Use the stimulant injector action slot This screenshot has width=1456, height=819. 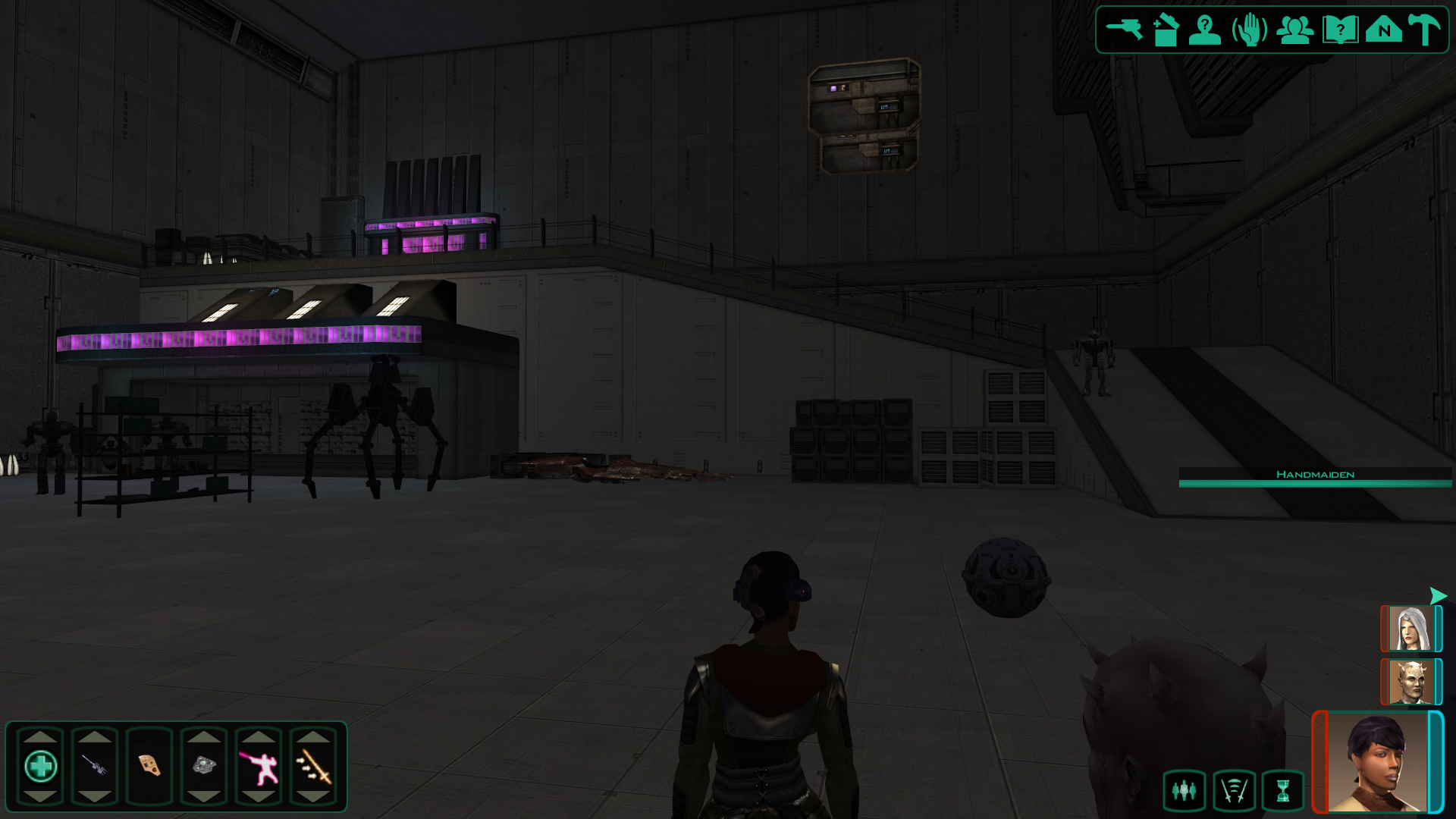tap(95, 766)
